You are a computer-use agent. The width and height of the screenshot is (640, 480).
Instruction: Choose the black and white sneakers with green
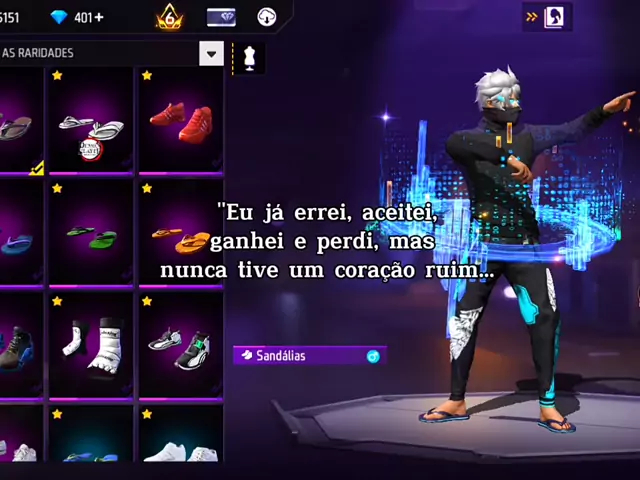[180, 347]
